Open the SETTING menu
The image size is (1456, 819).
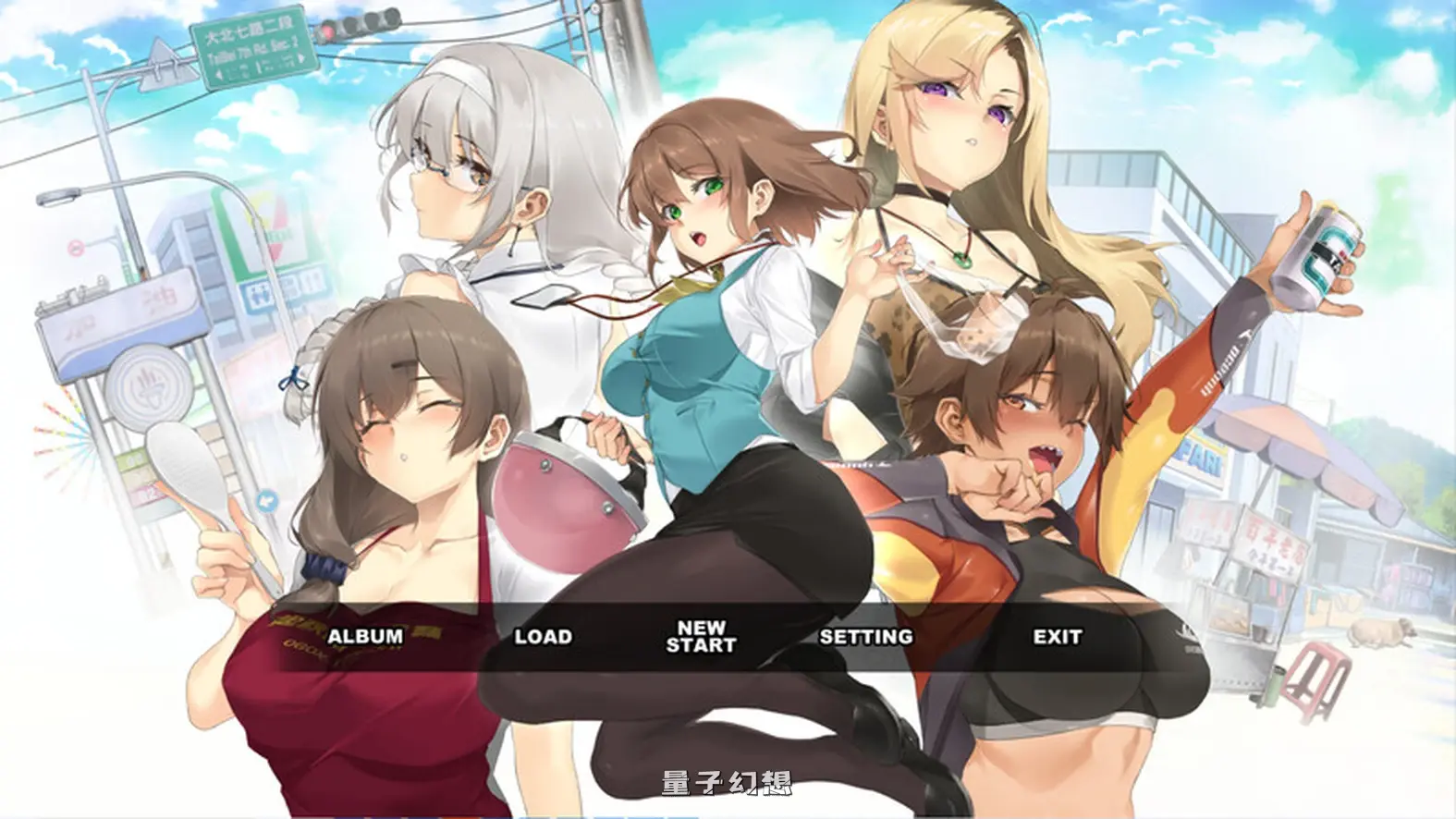click(864, 637)
